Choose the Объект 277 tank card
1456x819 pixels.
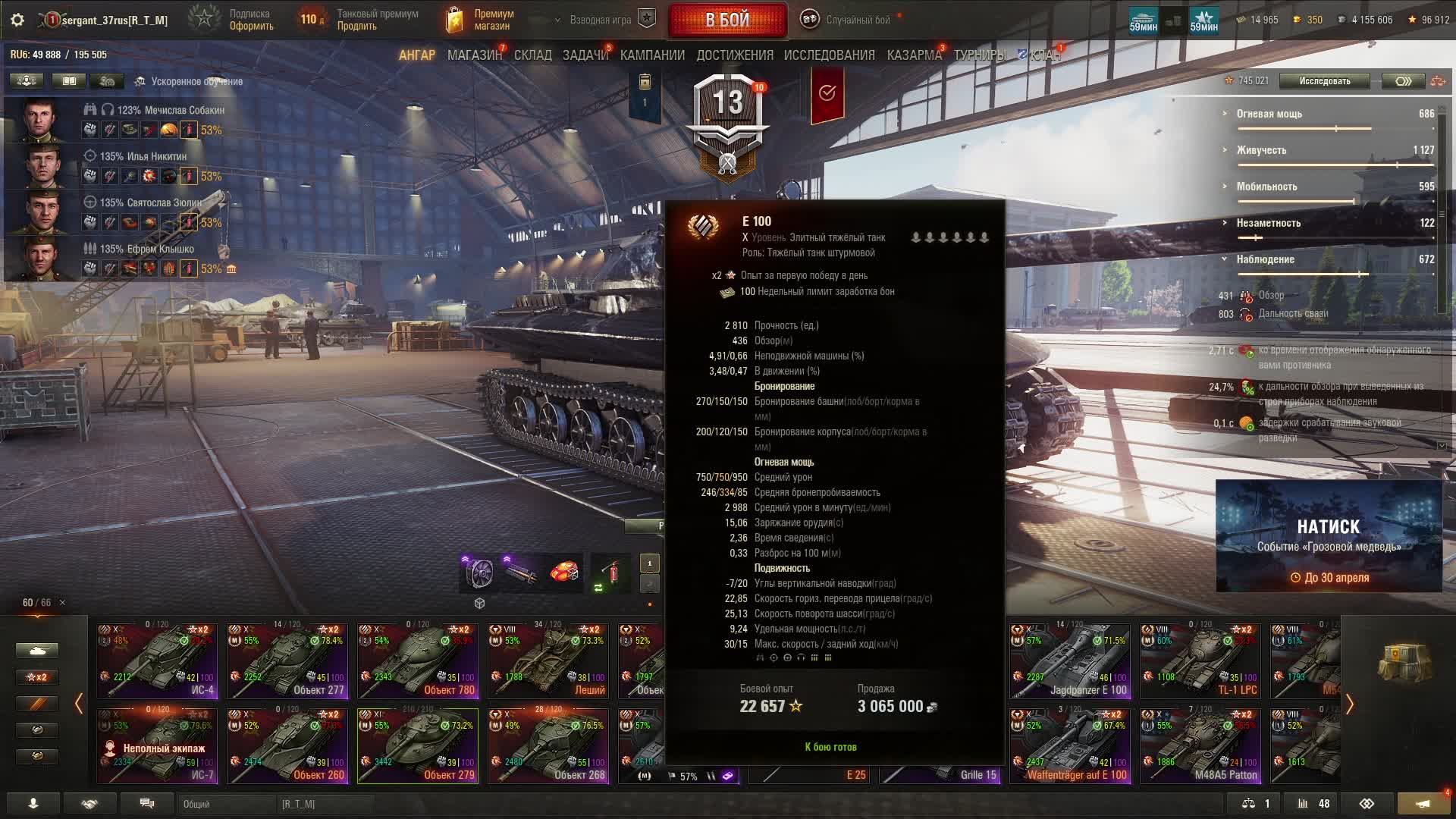(x=287, y=661)
